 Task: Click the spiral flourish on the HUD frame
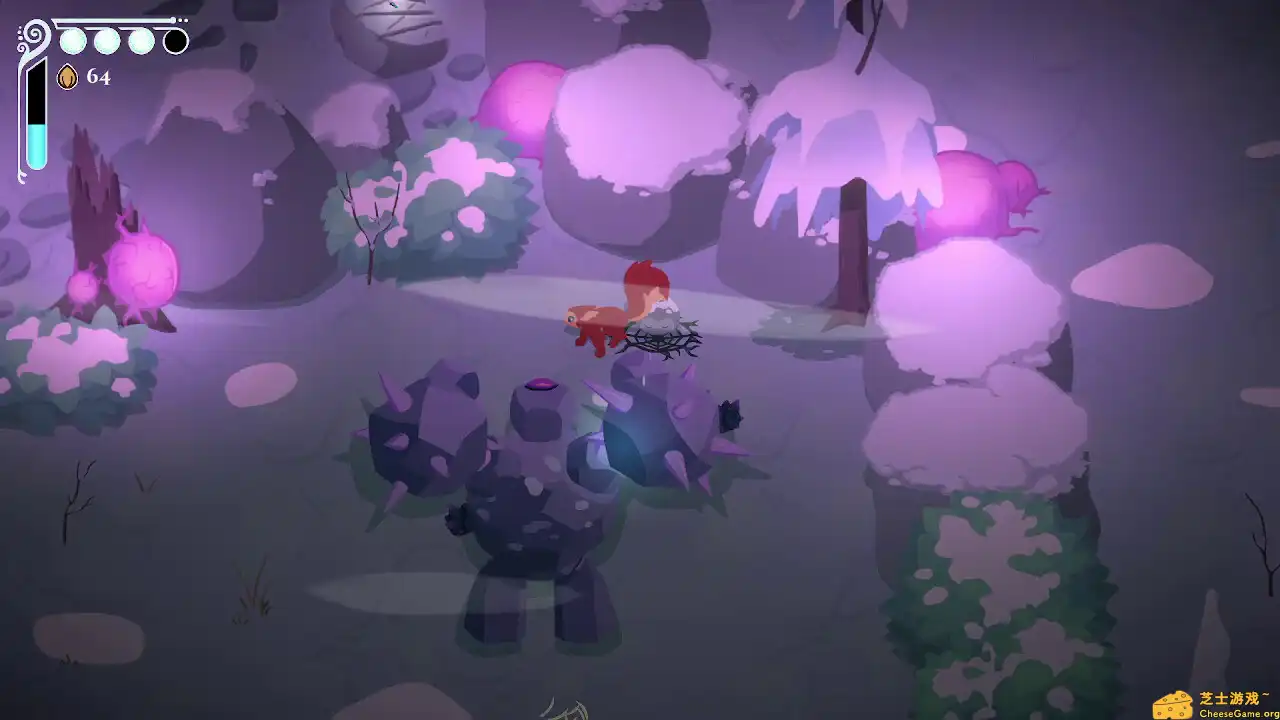pyautogui.click(x=33, y=36)
